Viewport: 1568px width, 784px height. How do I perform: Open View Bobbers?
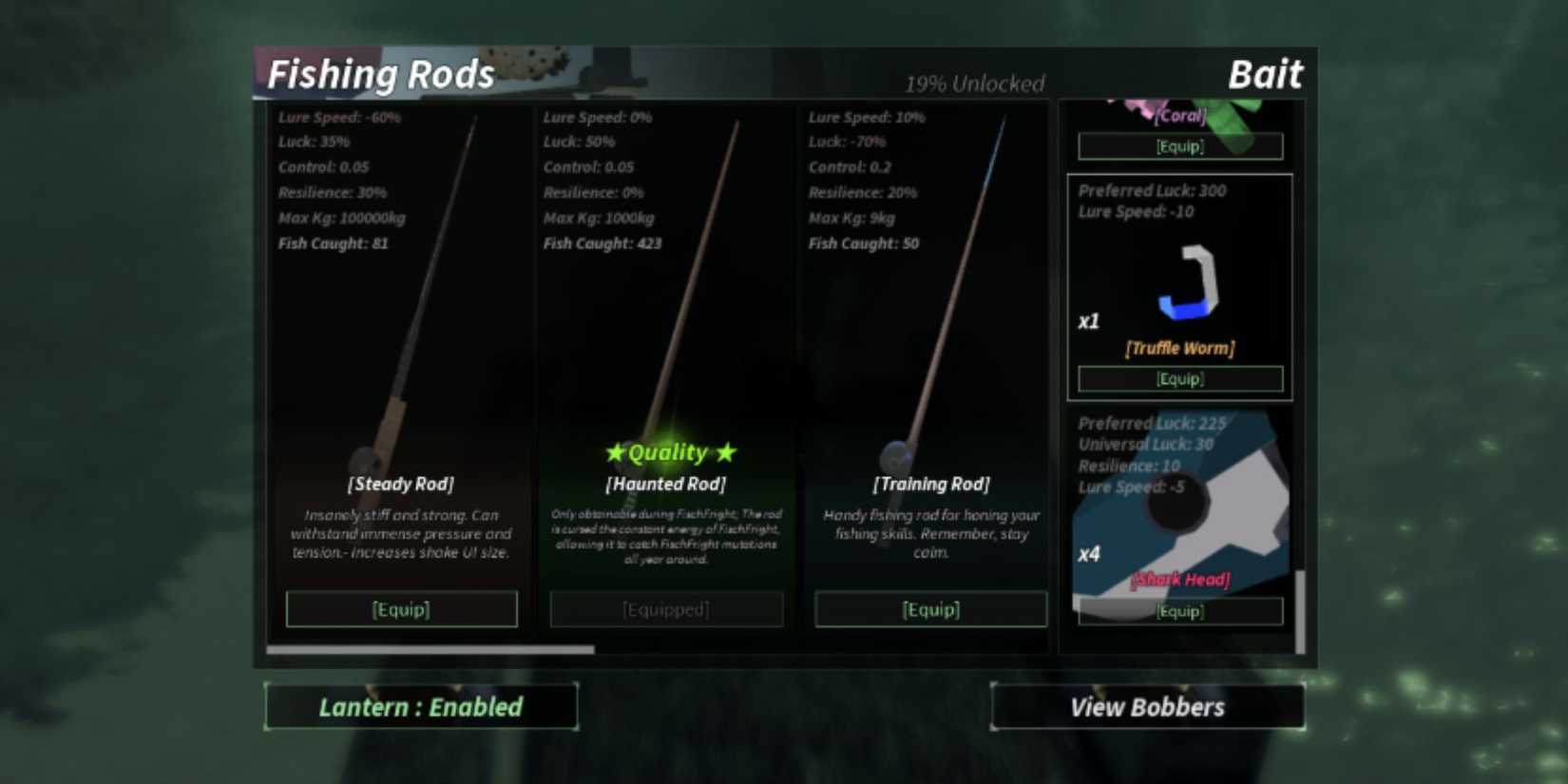tap(1147, 706)
